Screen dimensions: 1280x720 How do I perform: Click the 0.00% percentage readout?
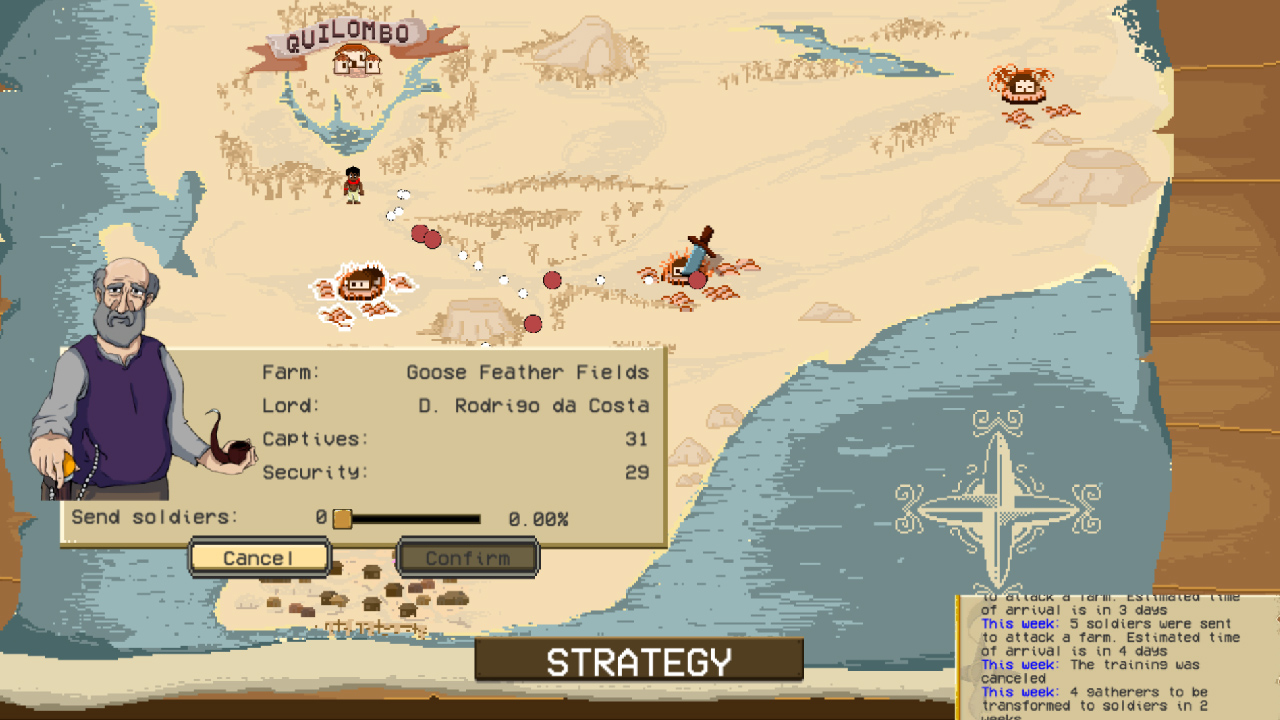(x=538, y=519)
